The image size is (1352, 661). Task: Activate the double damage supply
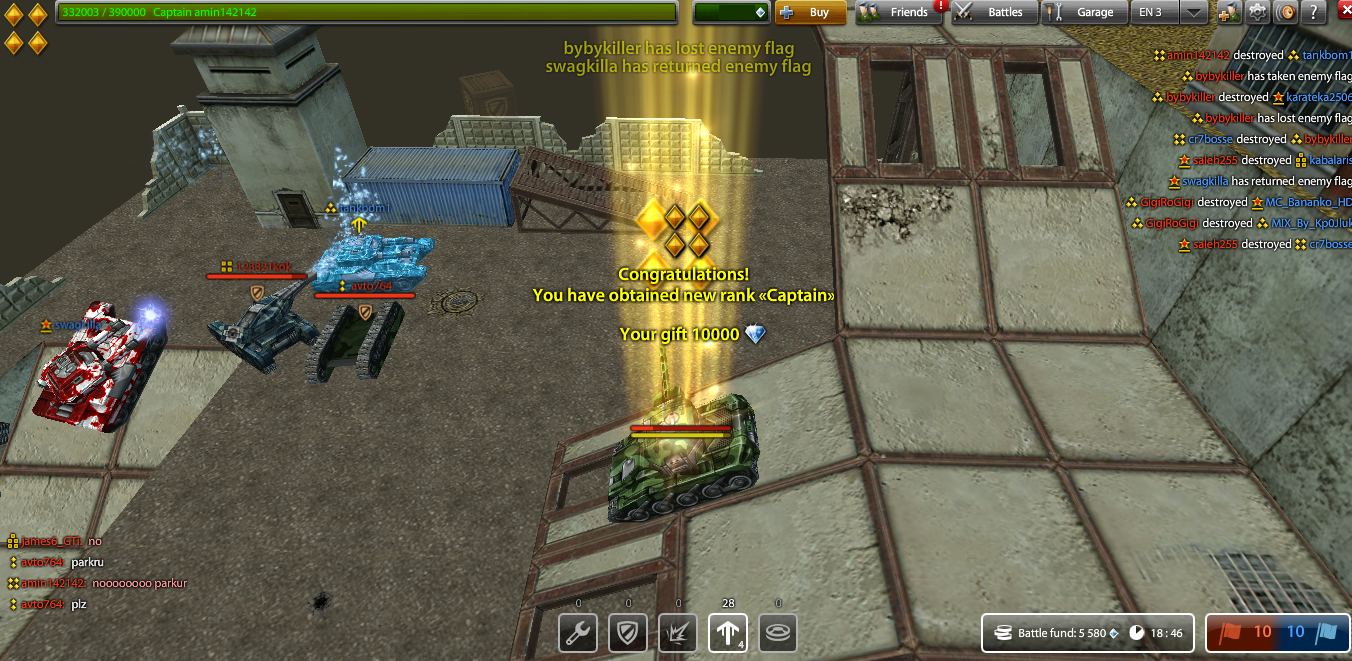point(678,632)
